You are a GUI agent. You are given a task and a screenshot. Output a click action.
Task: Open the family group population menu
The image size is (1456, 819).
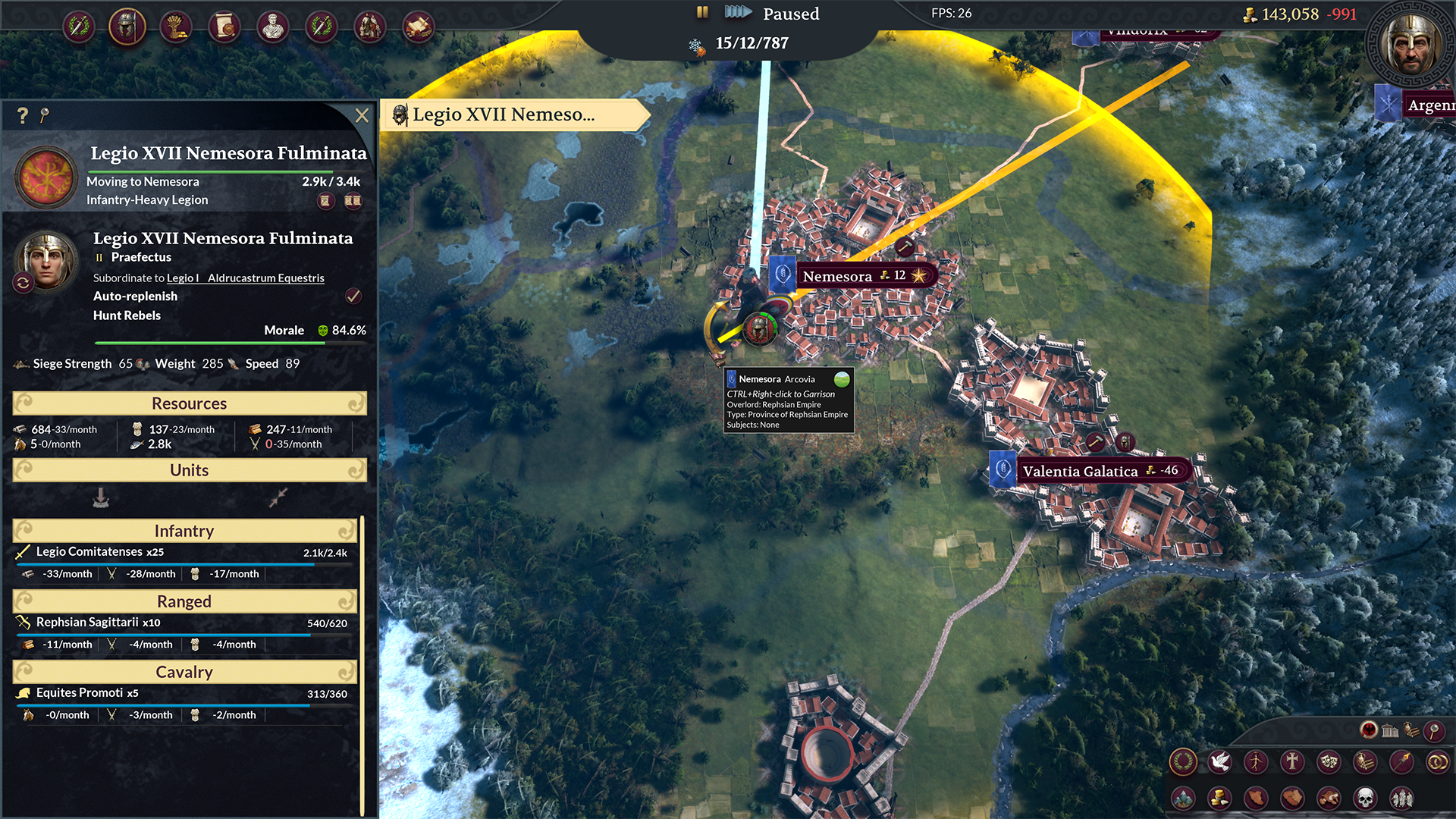click(x=370, y=27)
